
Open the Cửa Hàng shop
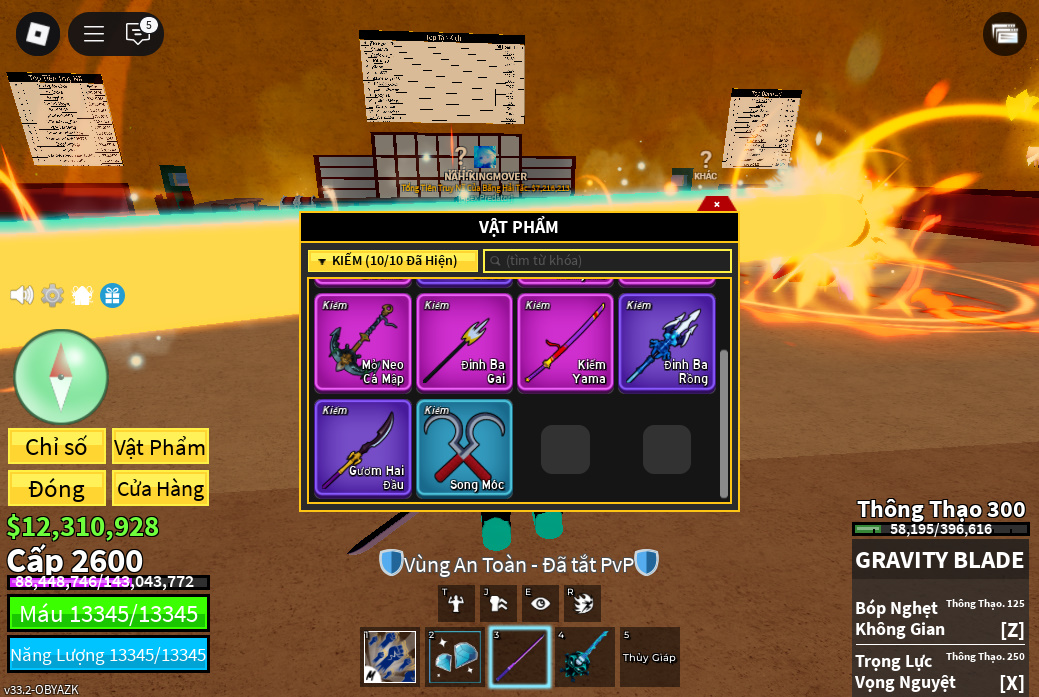point(160,489)
